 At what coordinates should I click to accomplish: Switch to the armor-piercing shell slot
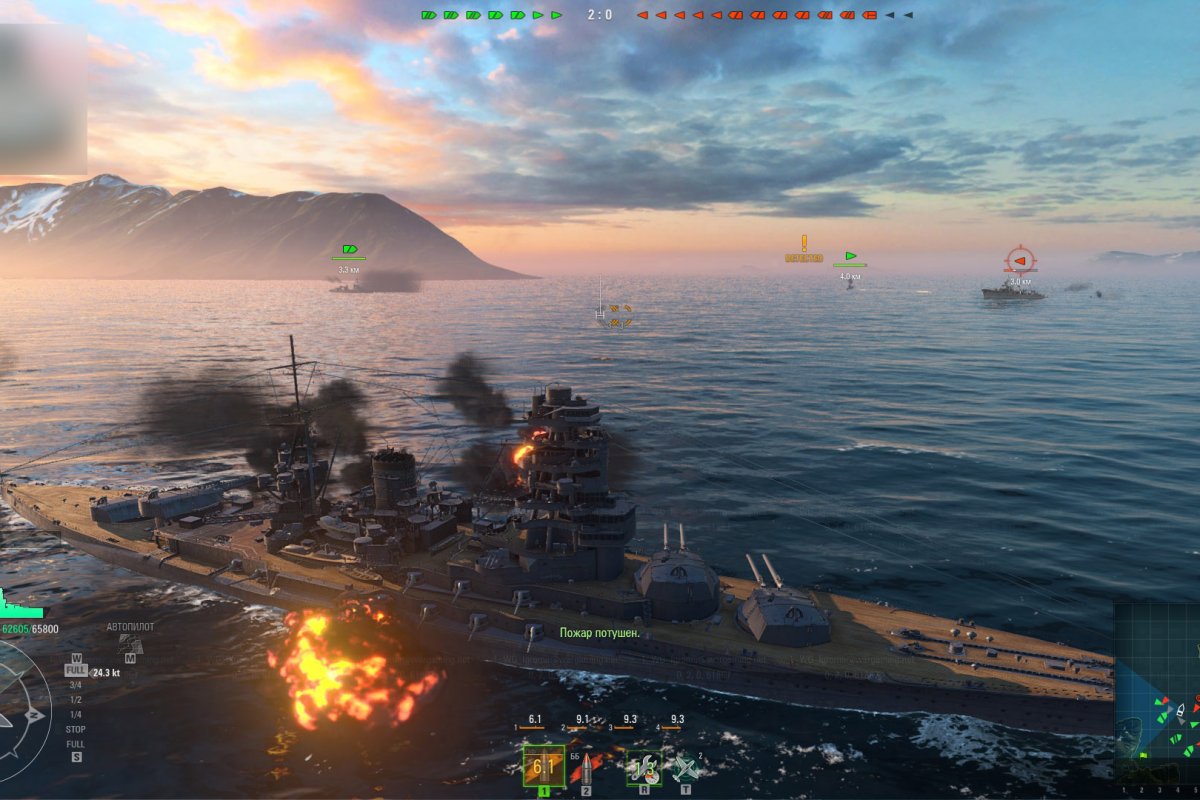587,767
